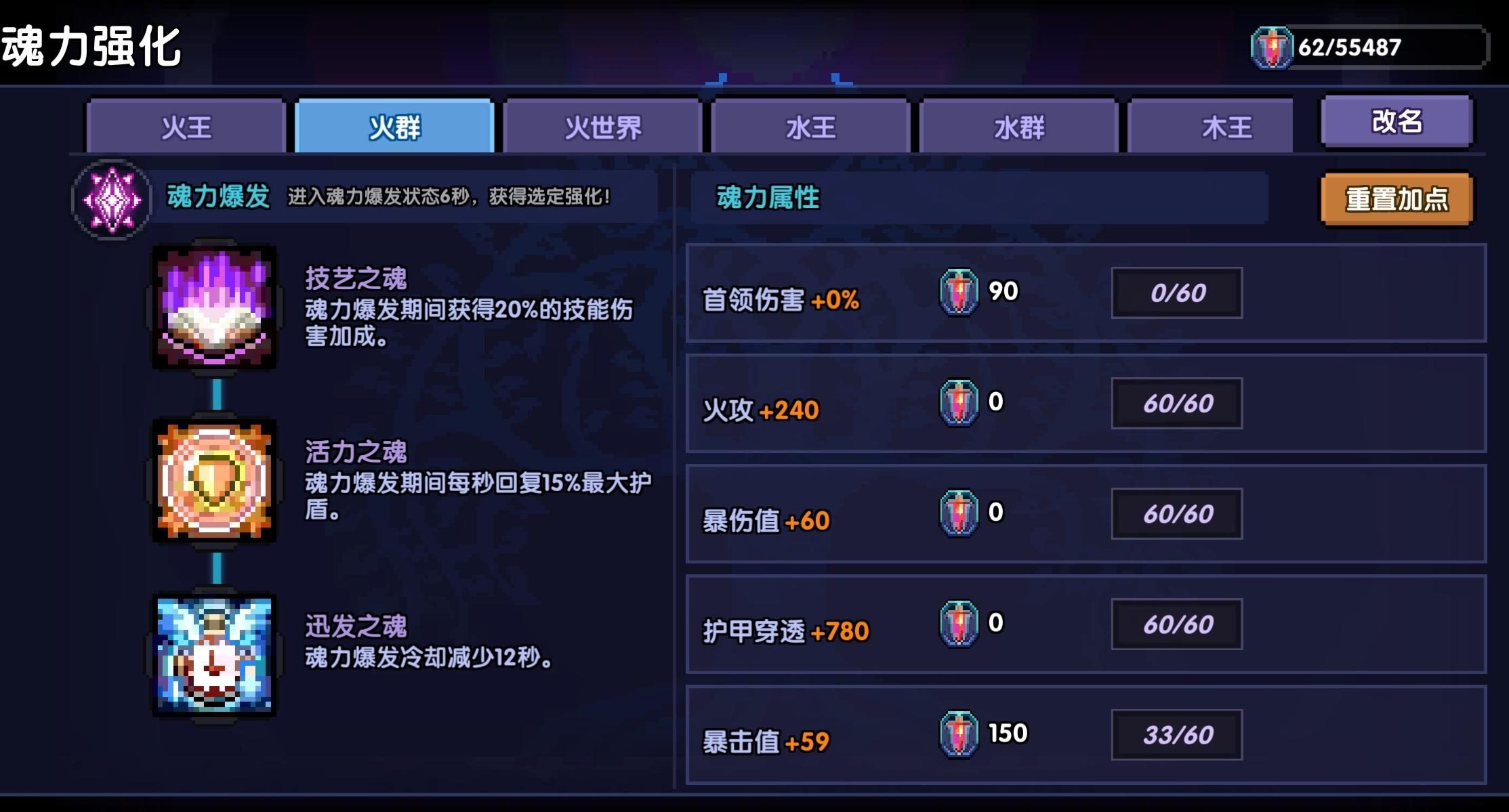Screen dimensions: 1509x812
Task: Click the 改名 rename button
Action: pos(1397,122)
